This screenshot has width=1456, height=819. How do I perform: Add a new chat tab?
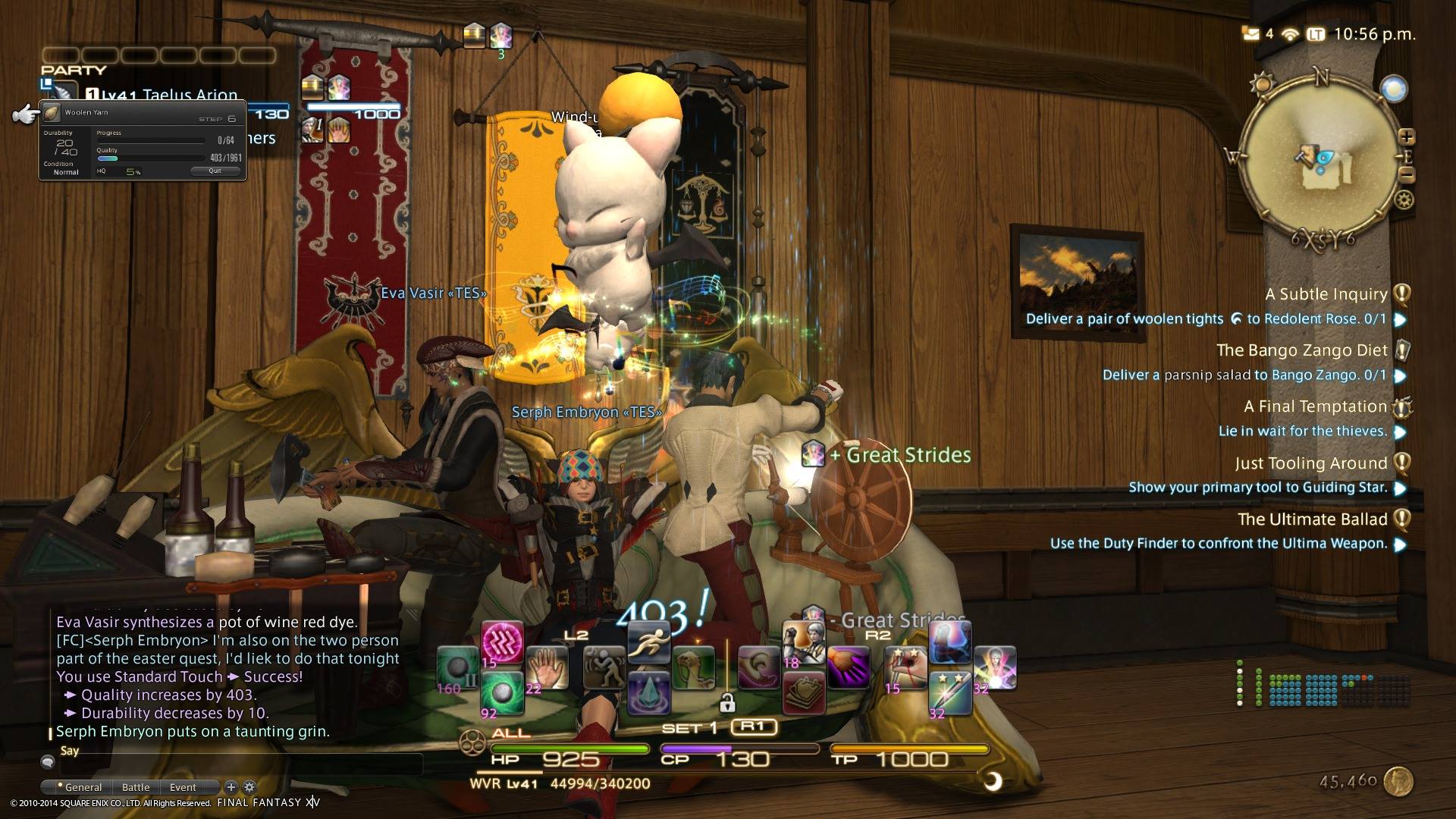231,787
